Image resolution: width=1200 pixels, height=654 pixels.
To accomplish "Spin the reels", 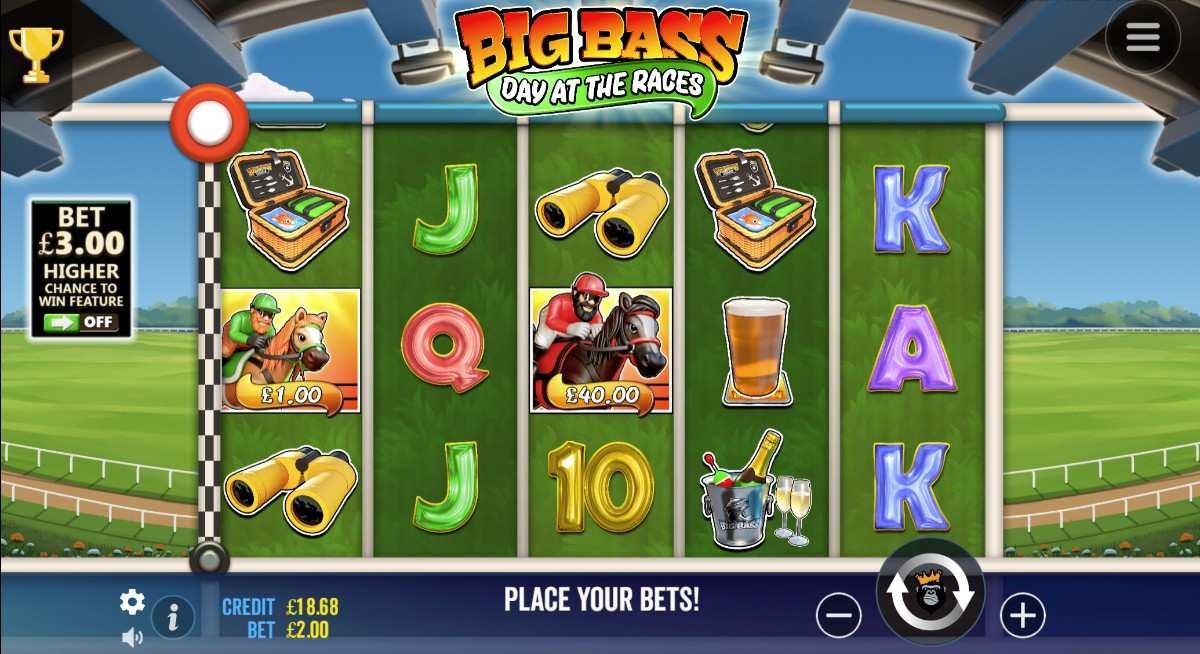I will point(931,593).
